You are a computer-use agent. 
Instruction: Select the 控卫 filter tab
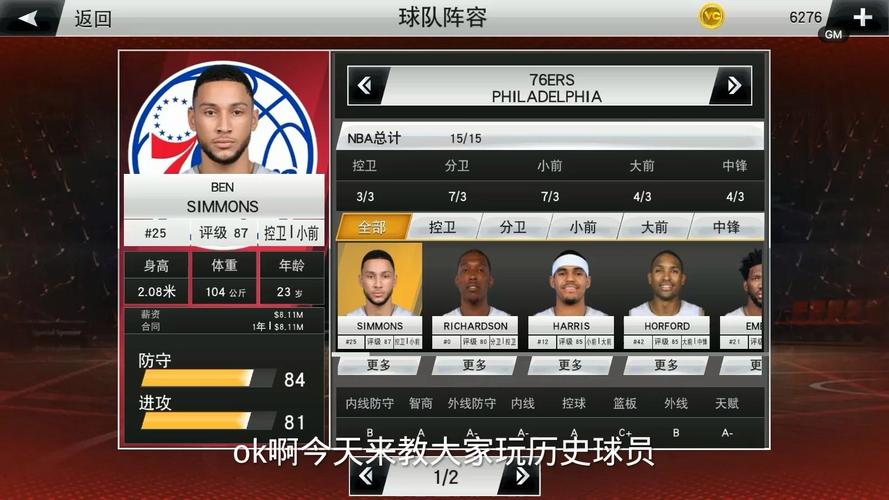pyautogui.click(x=442, y=227)
